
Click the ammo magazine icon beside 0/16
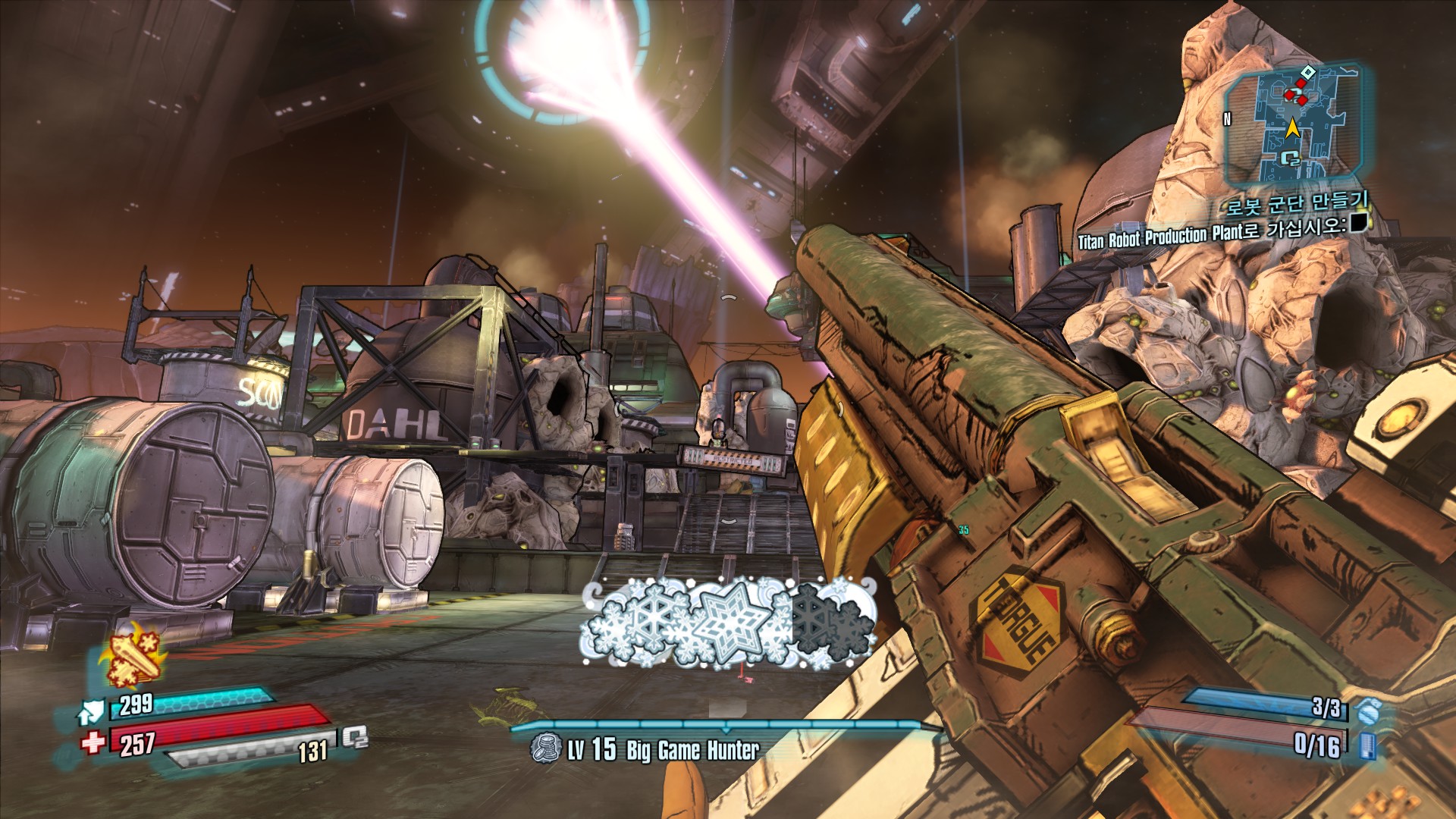[1368, 745]
